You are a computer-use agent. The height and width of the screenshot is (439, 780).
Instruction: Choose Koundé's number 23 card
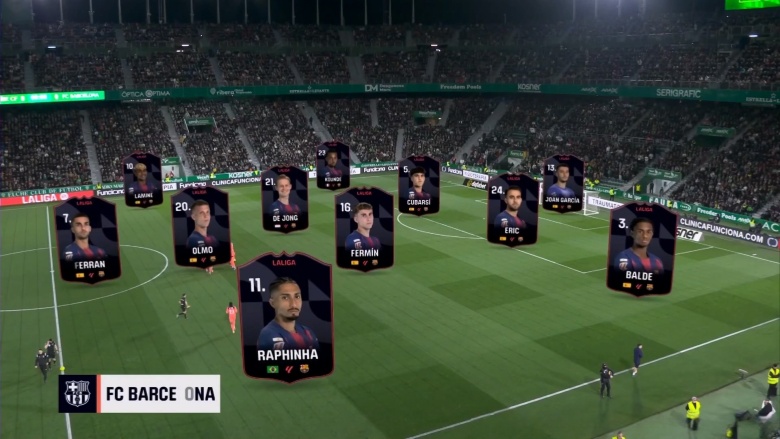pos(333,166)
